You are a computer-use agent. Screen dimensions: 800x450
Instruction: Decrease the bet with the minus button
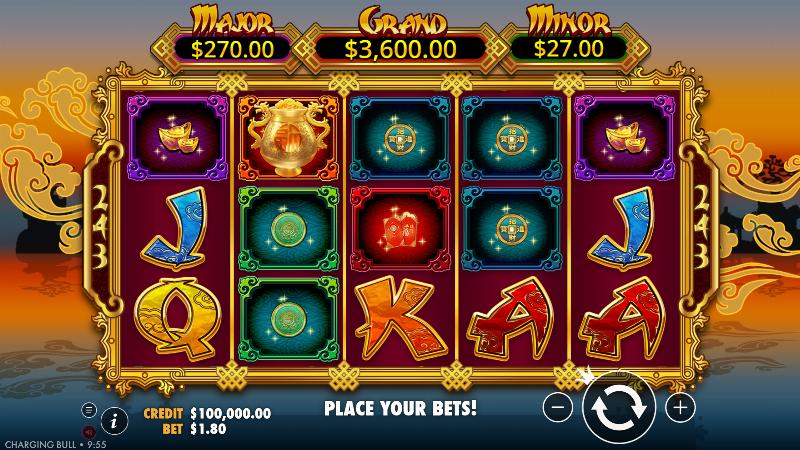point(560,407)
